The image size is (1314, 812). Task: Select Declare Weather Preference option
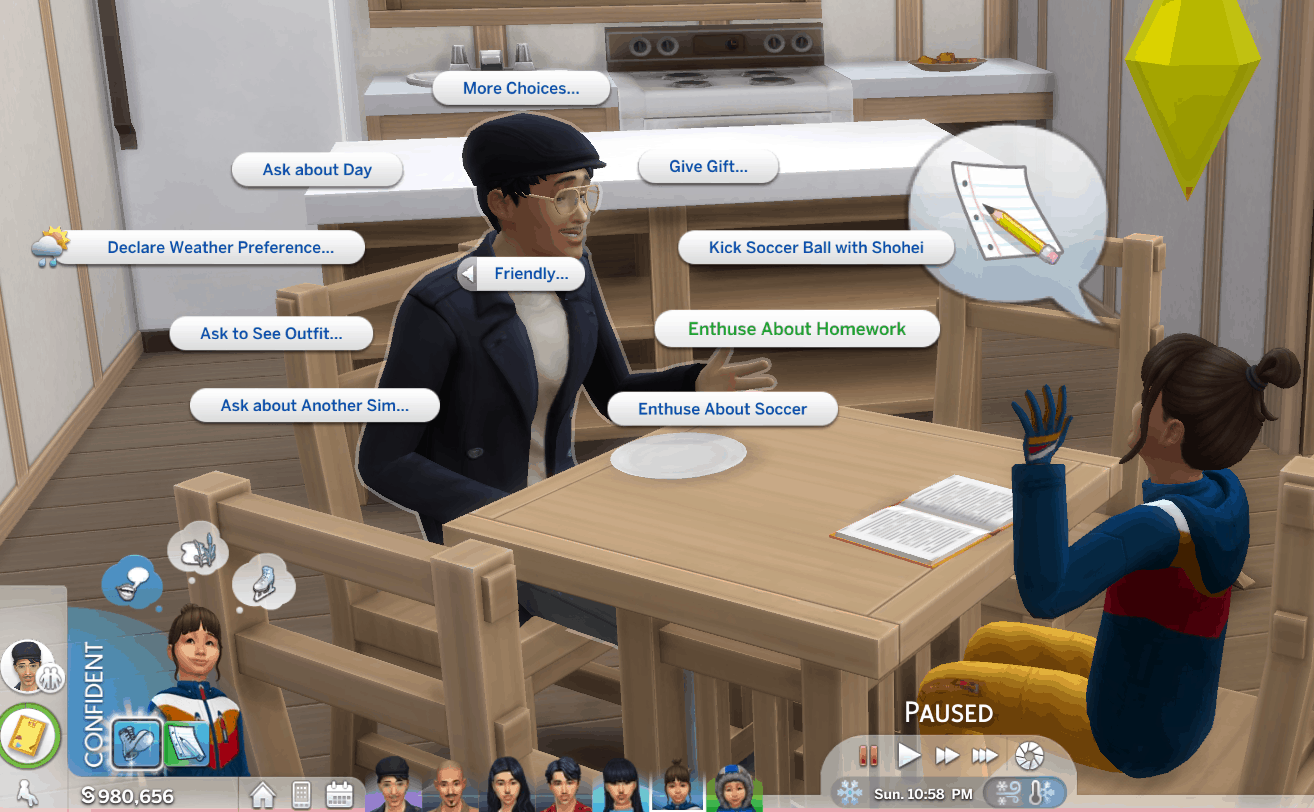(x=220, y=248)
